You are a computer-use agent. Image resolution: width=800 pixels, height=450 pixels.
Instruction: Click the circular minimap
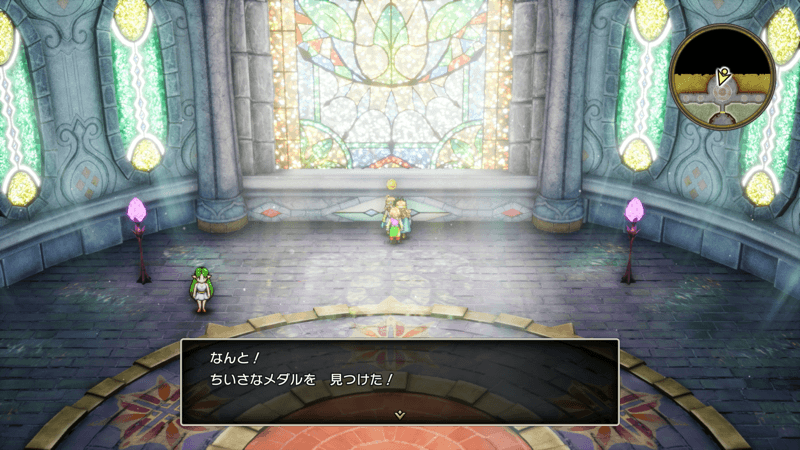coord(722,77)
